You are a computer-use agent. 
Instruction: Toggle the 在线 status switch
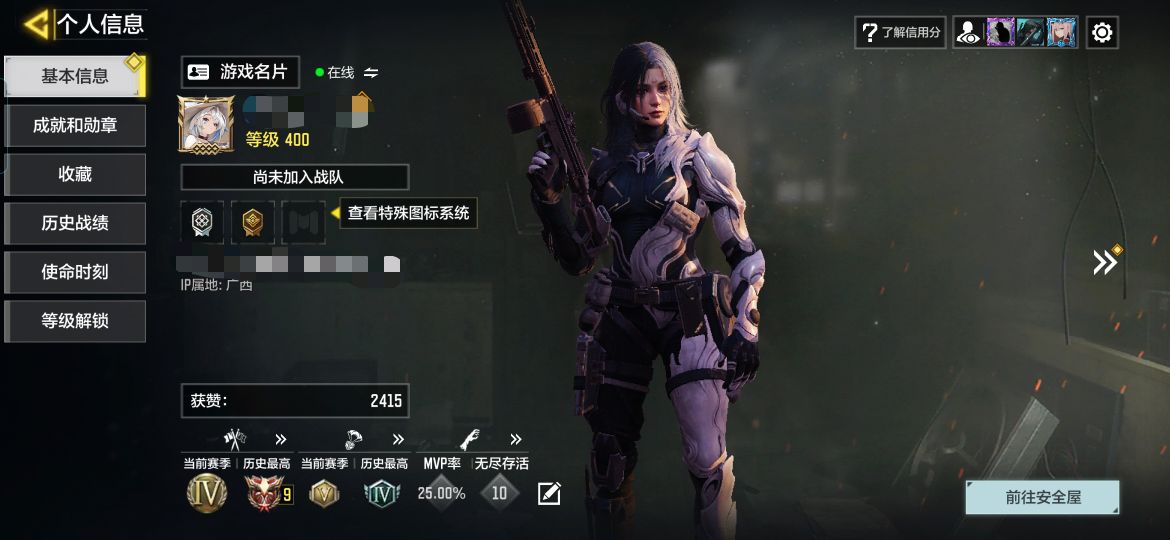click(x=371, y=73)
